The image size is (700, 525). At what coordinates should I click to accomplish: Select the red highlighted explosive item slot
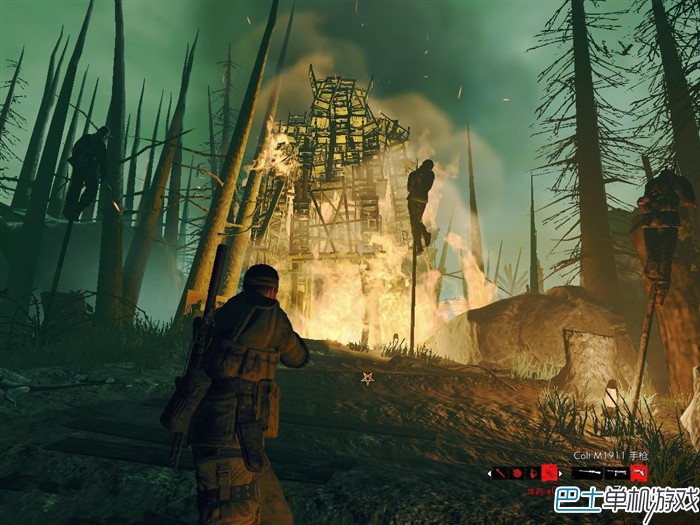pos(550,473)
